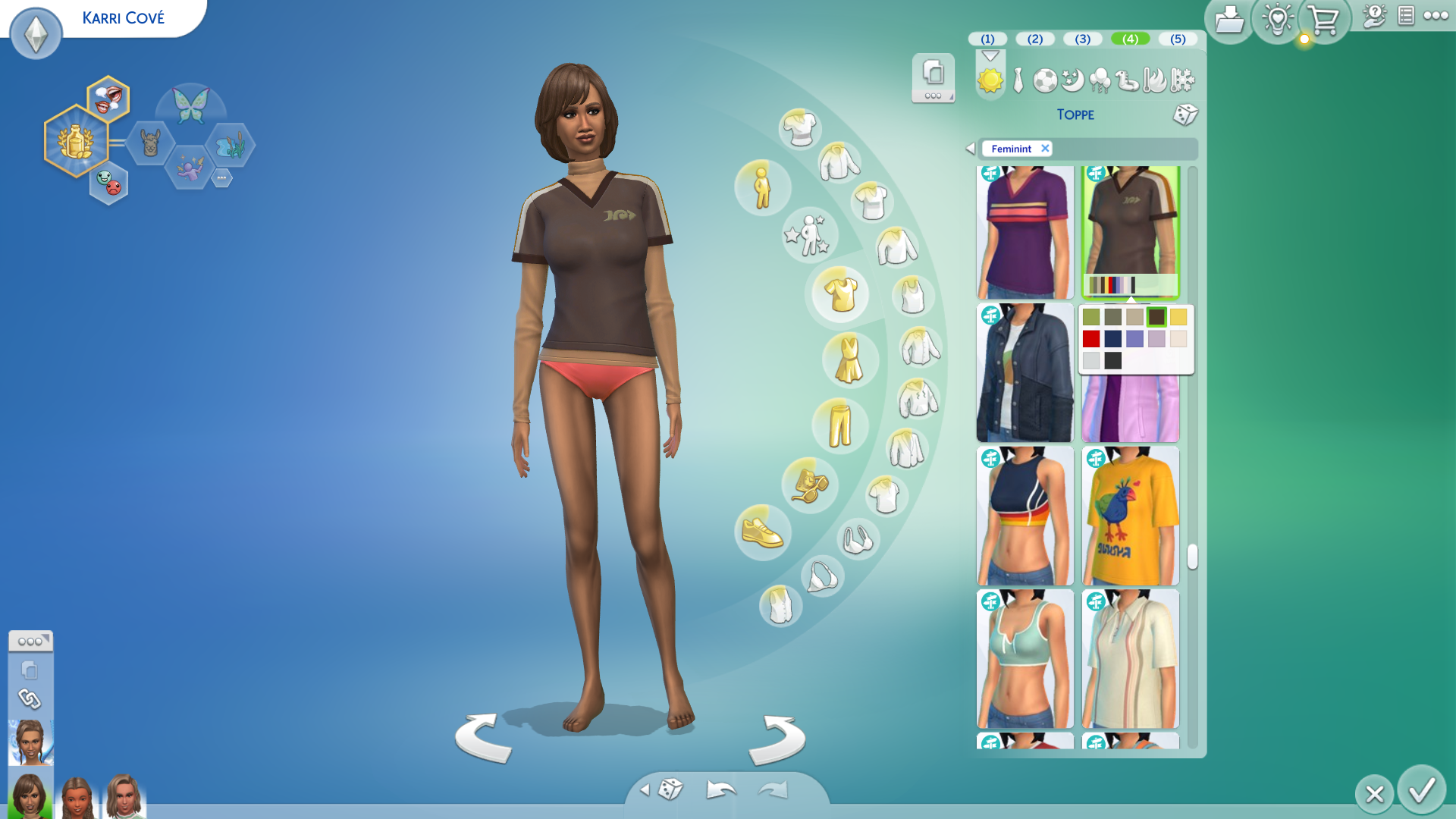Switch to outfit tab (2)
Image resolution: width=1456 pixels, height=819 pixels.
click(x=1034, y=39)
